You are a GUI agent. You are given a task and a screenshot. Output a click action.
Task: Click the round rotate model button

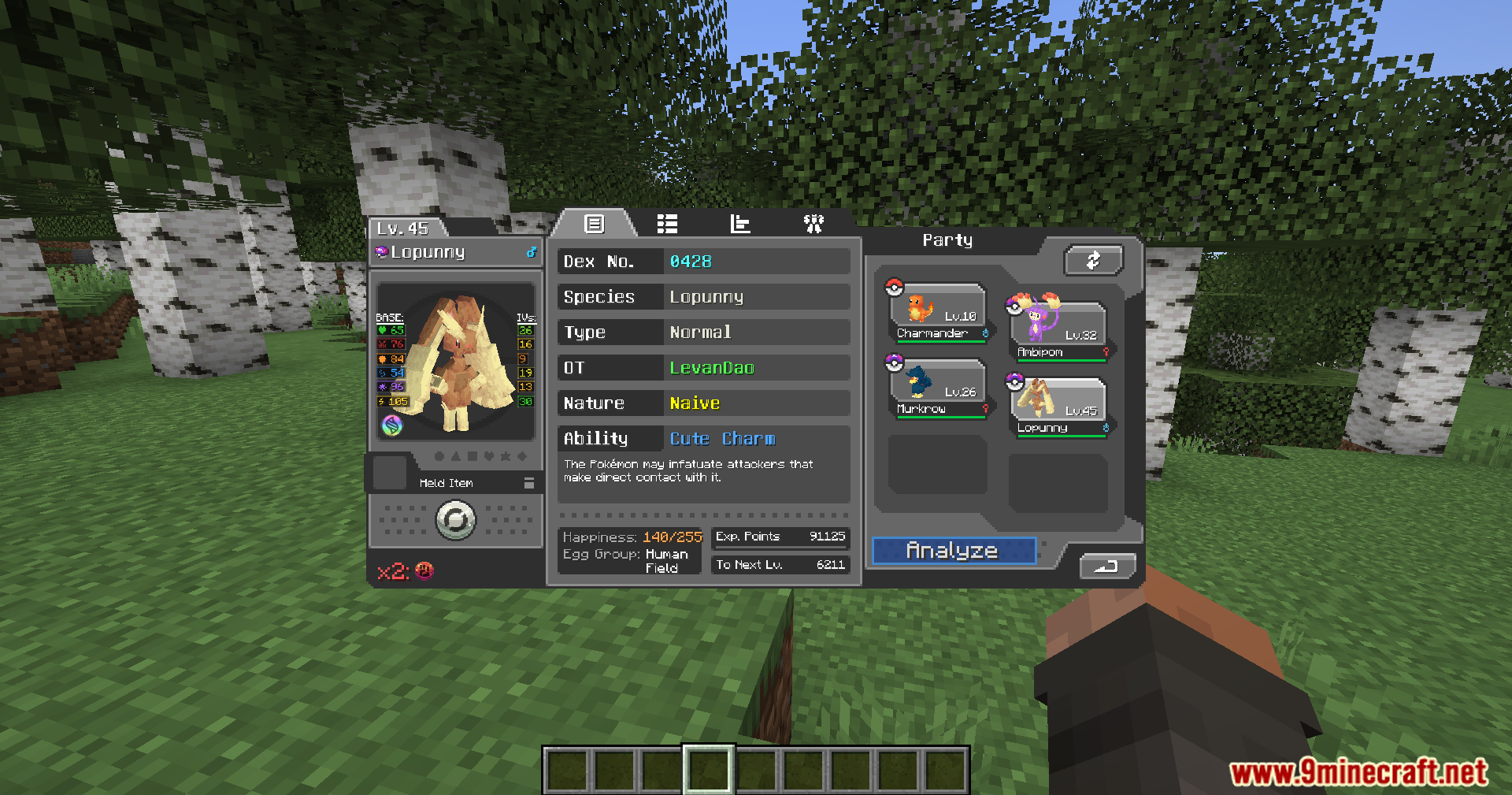tap(456, 520)
